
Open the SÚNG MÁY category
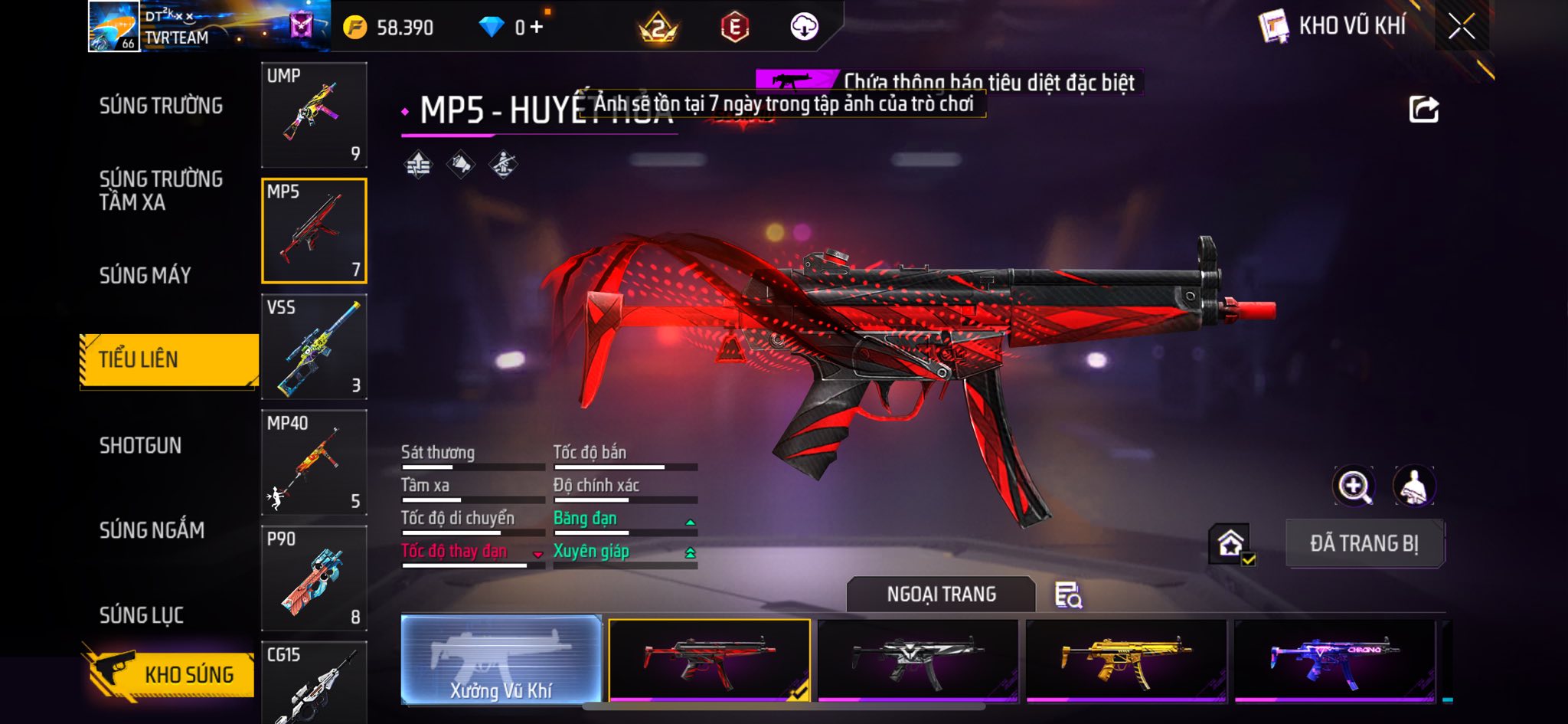(145, 275)
